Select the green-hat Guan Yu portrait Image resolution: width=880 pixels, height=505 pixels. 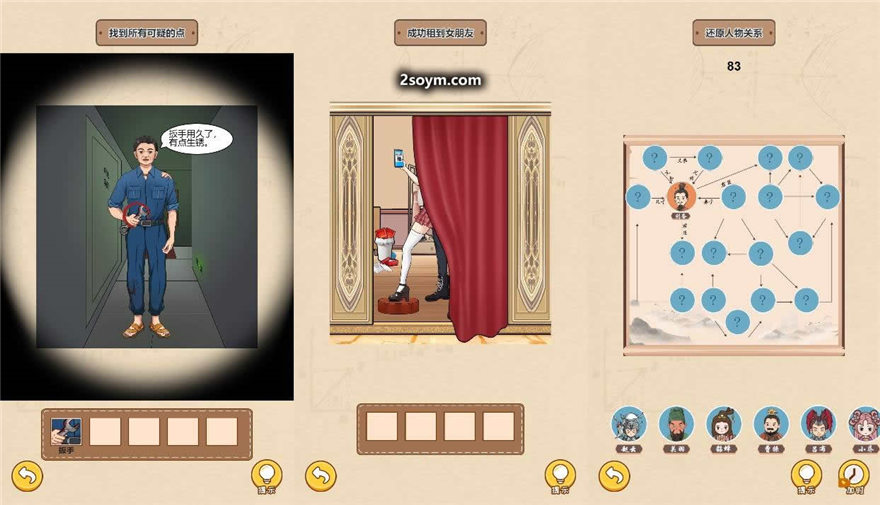pyautogui.click(x=676, y=424)
